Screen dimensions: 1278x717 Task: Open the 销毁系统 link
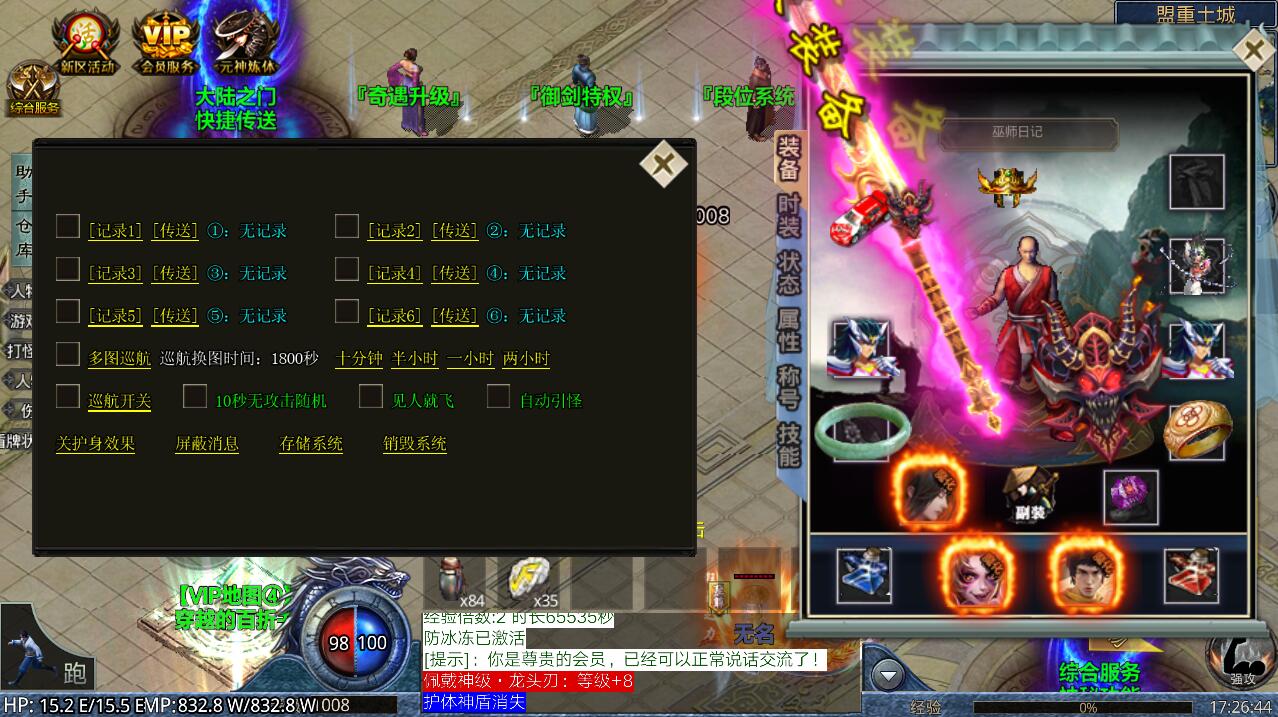[414, 444]
